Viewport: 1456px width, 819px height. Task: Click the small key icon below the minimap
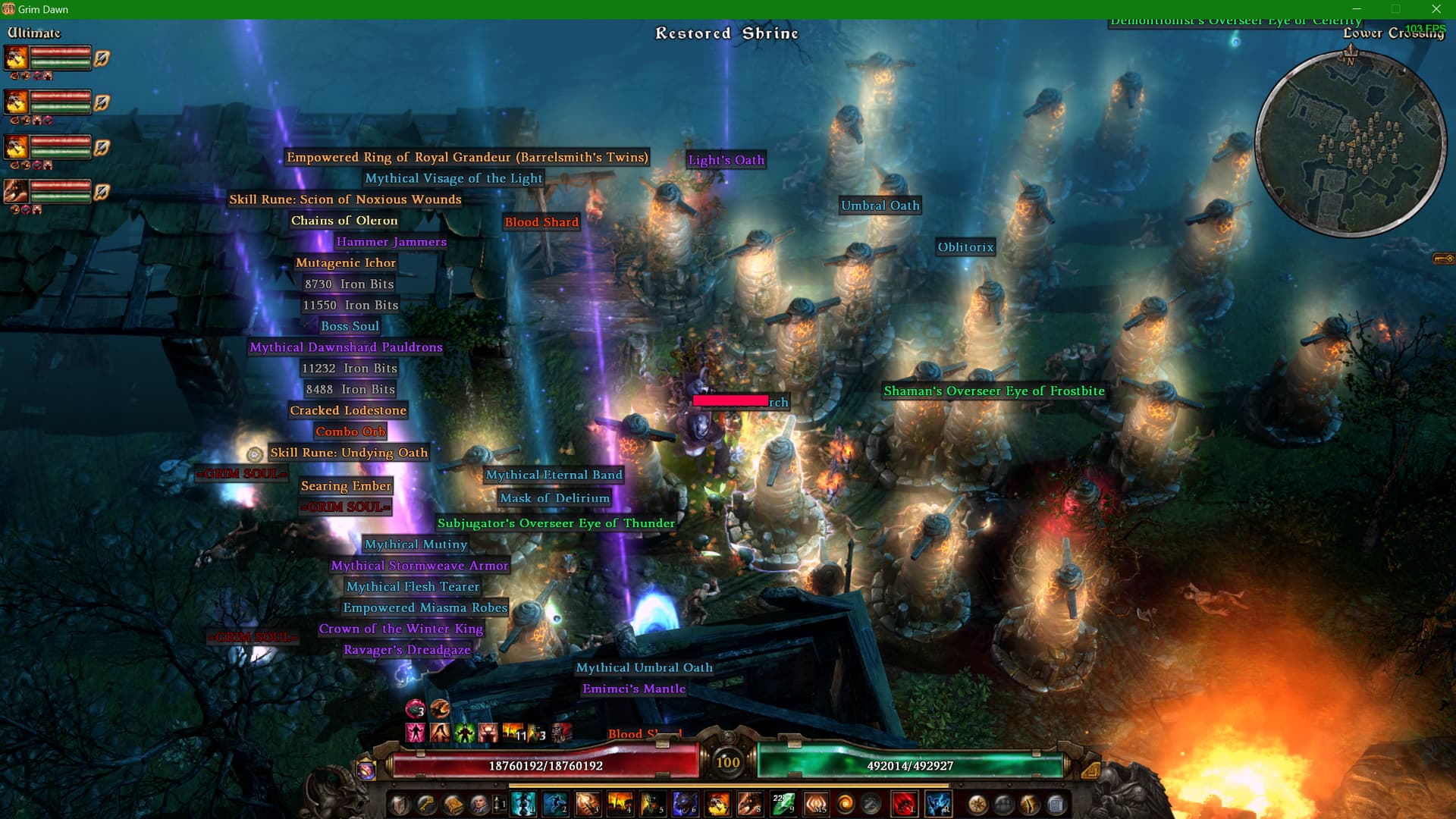tap(1442, 259)
